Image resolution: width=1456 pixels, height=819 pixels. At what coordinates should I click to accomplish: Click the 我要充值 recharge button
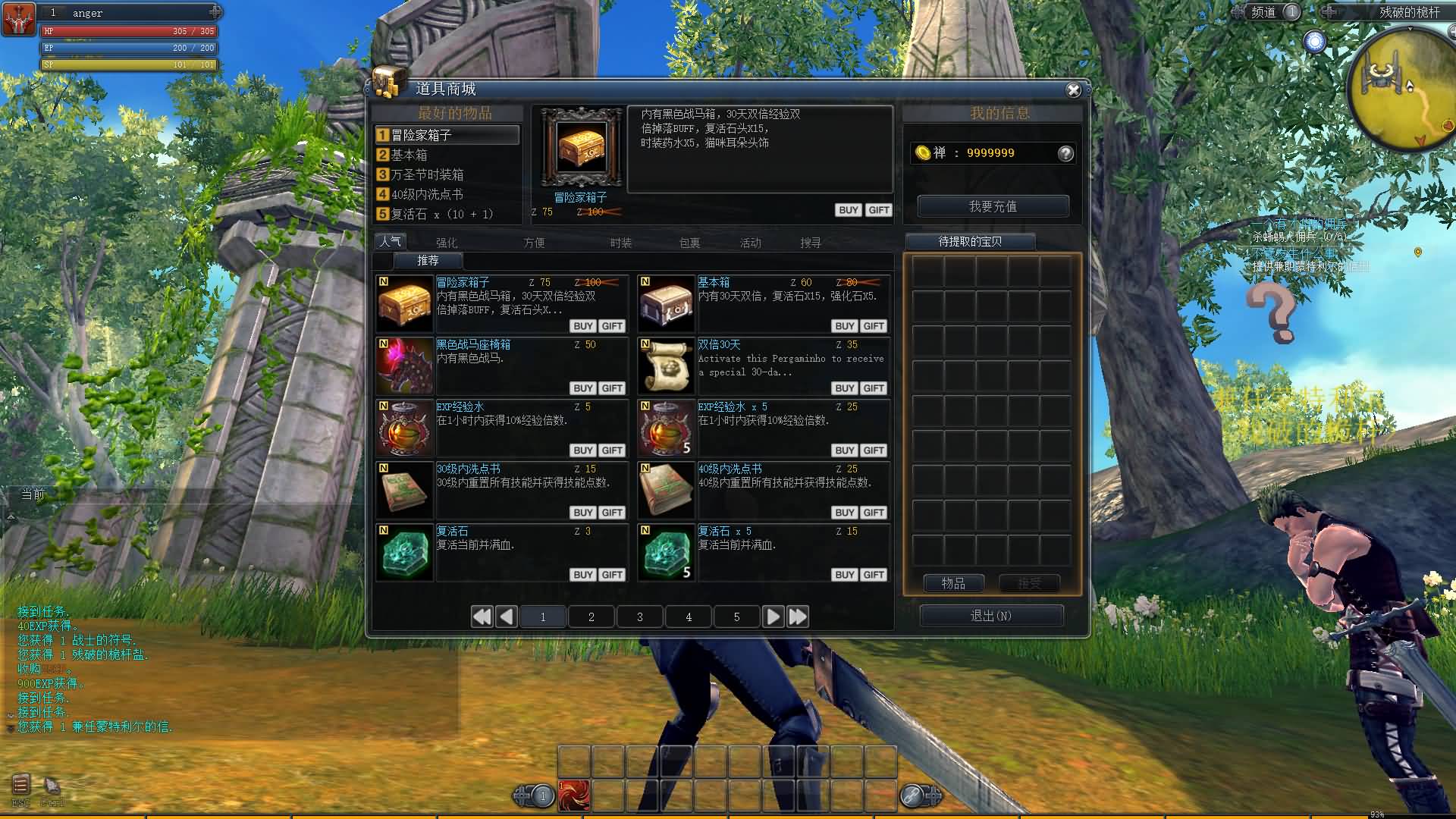[993, 206]
